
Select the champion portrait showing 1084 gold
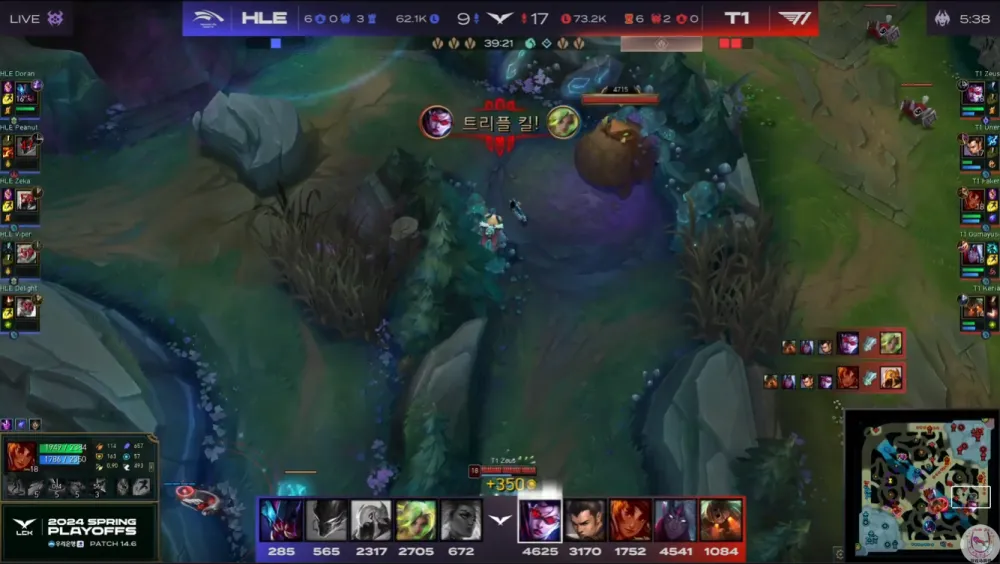[x=721, y=520]
